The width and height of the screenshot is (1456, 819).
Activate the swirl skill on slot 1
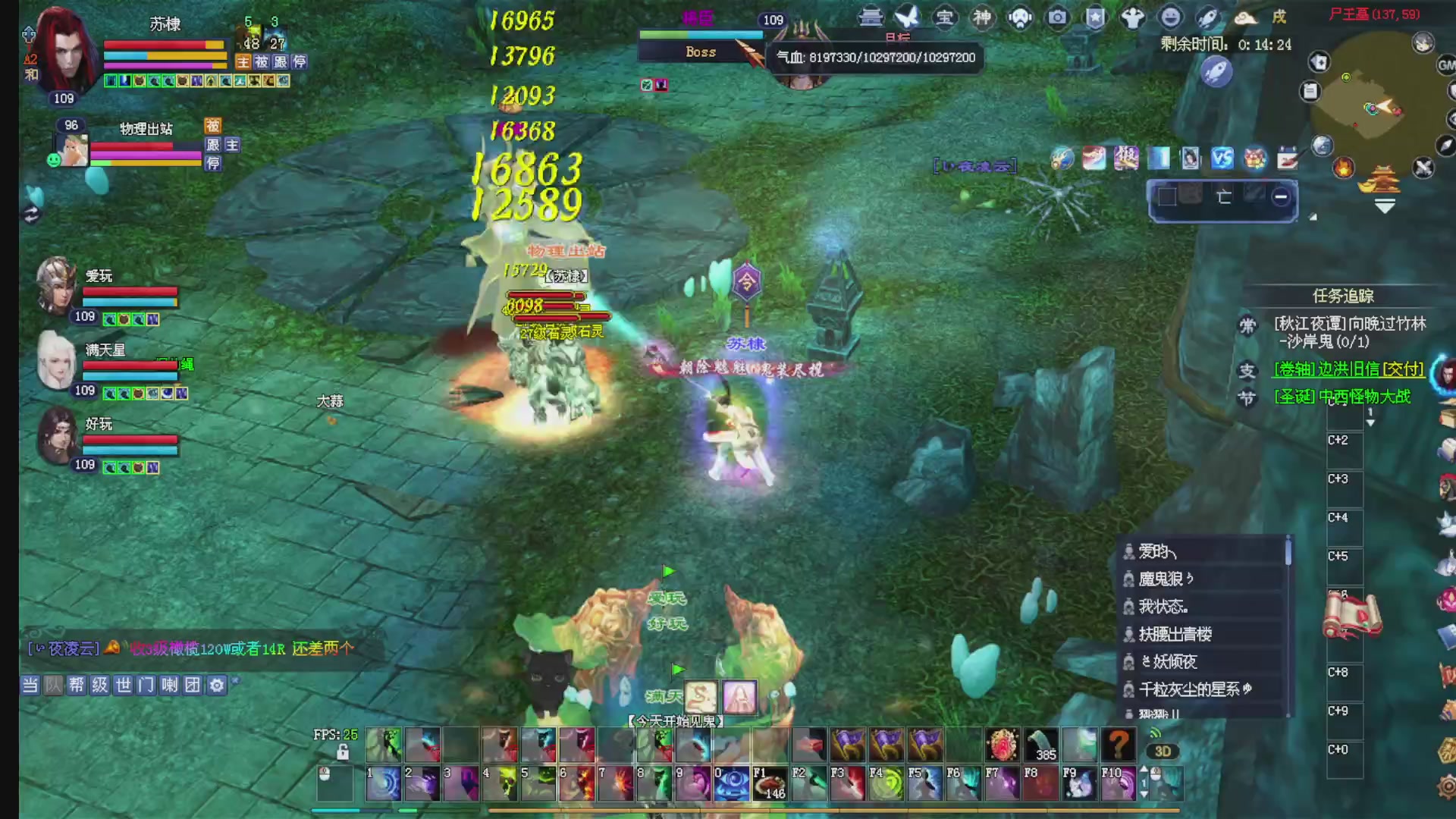[x=384, y=783]
